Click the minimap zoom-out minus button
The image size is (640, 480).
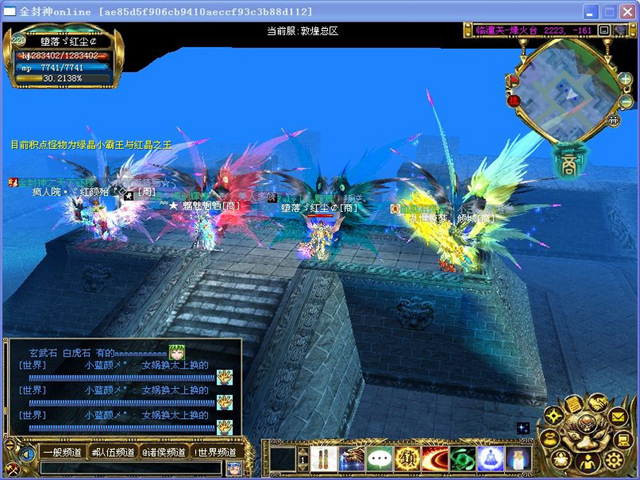pyautogui.click(x=626, y=101)
